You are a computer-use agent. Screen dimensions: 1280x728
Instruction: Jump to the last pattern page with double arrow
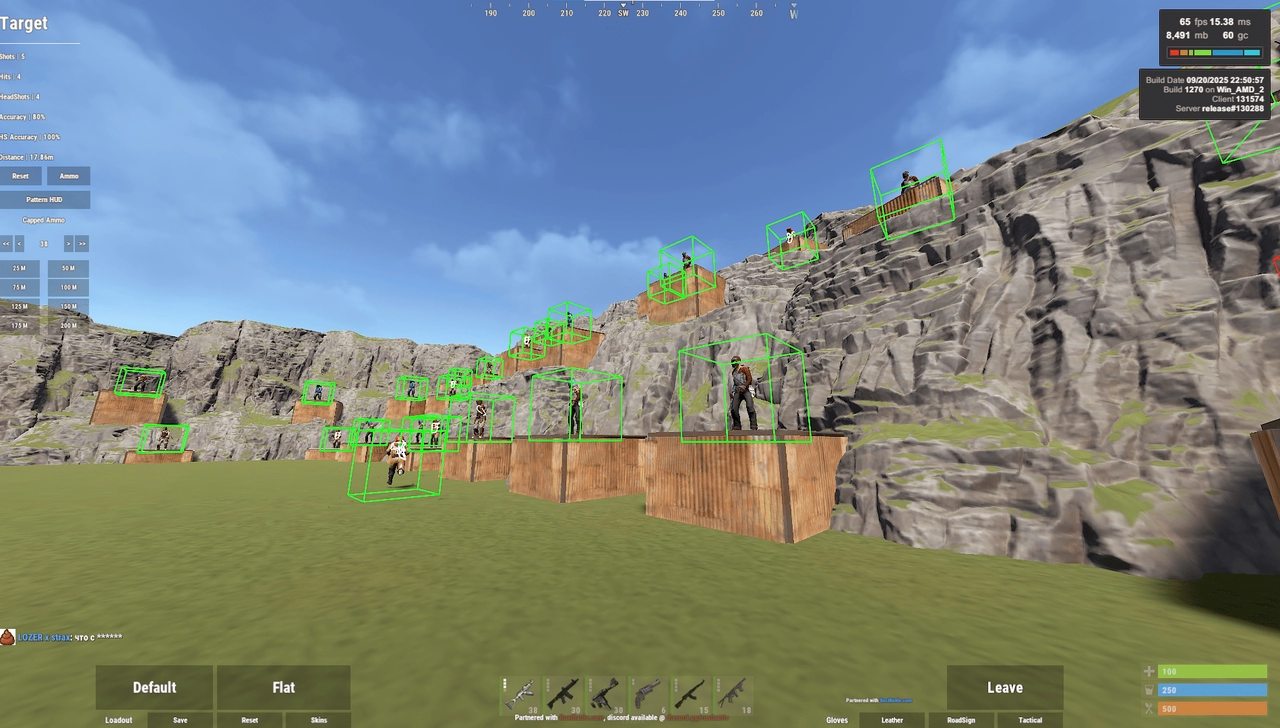click(81, 243)
